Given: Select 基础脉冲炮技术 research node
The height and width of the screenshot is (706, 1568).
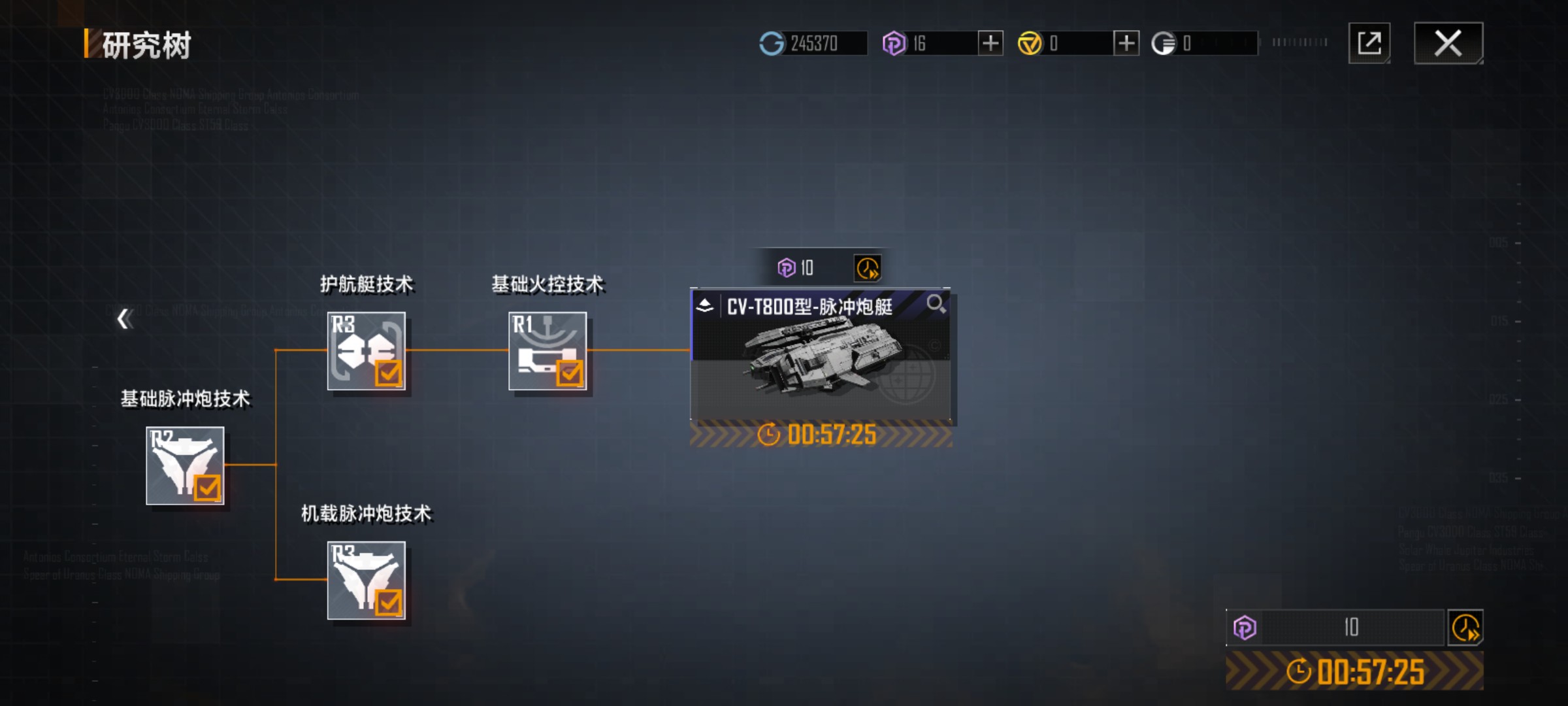Looking at the screenshot, I should coord(185,465).
